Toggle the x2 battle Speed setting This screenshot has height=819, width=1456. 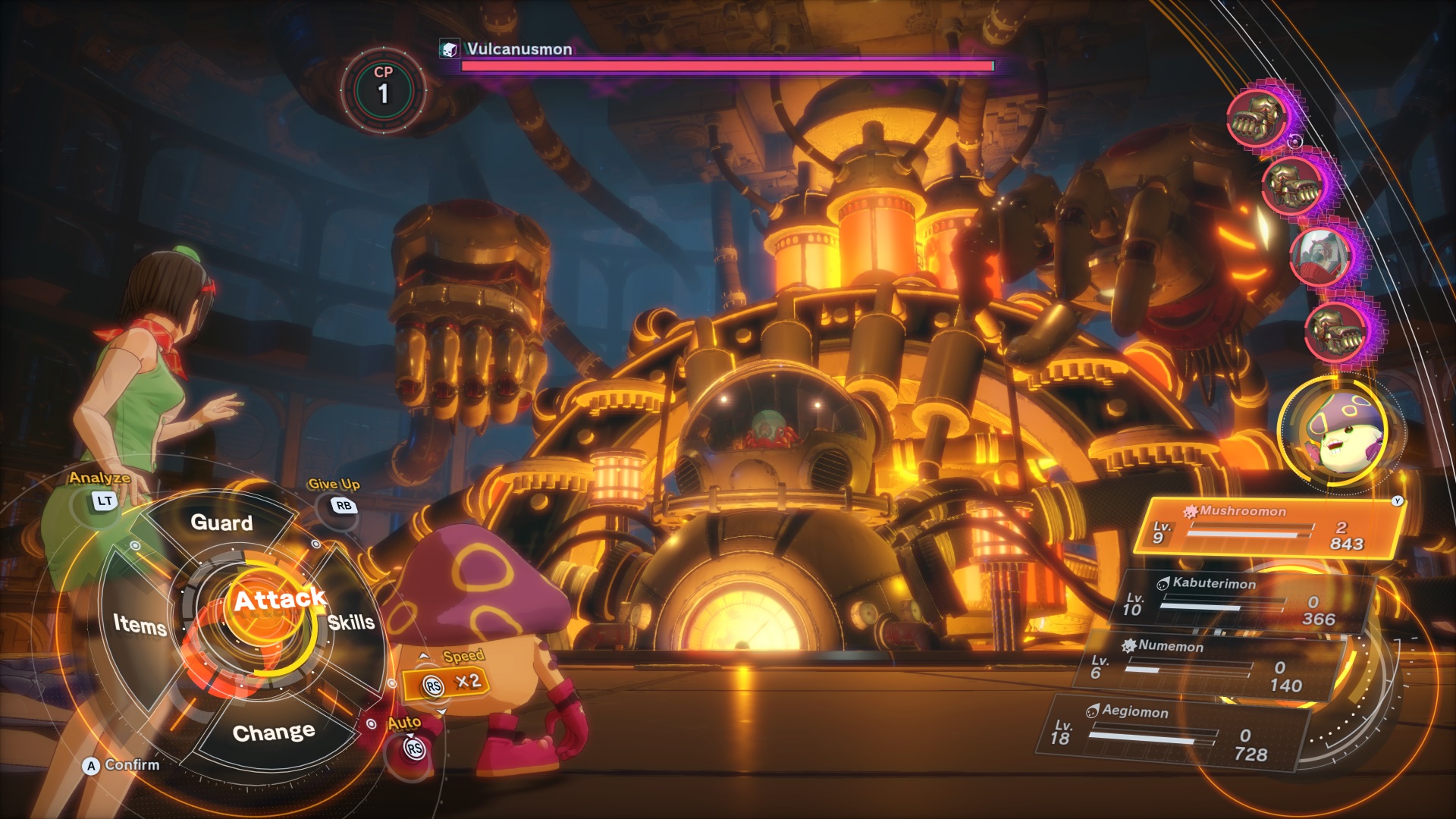[x=447, y=682]
